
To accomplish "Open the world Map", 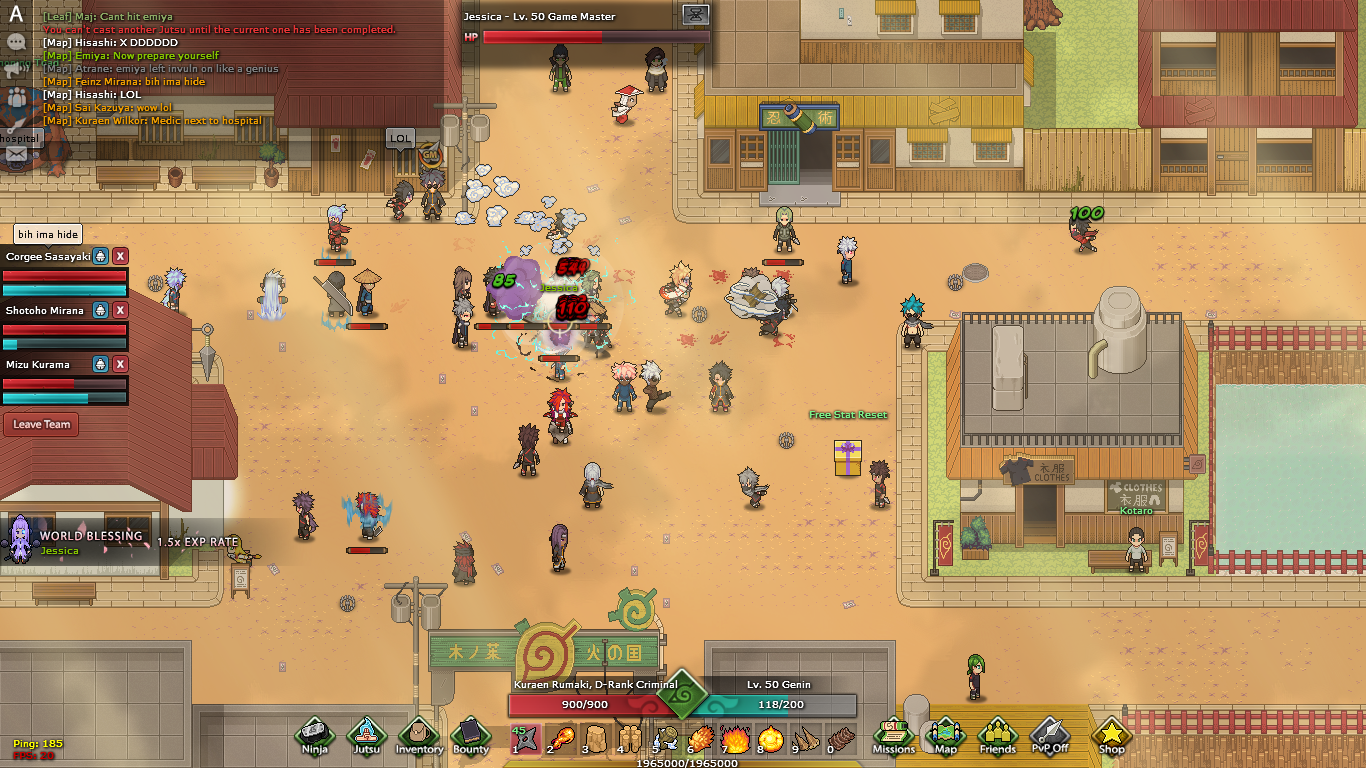I will click(945, 734).
